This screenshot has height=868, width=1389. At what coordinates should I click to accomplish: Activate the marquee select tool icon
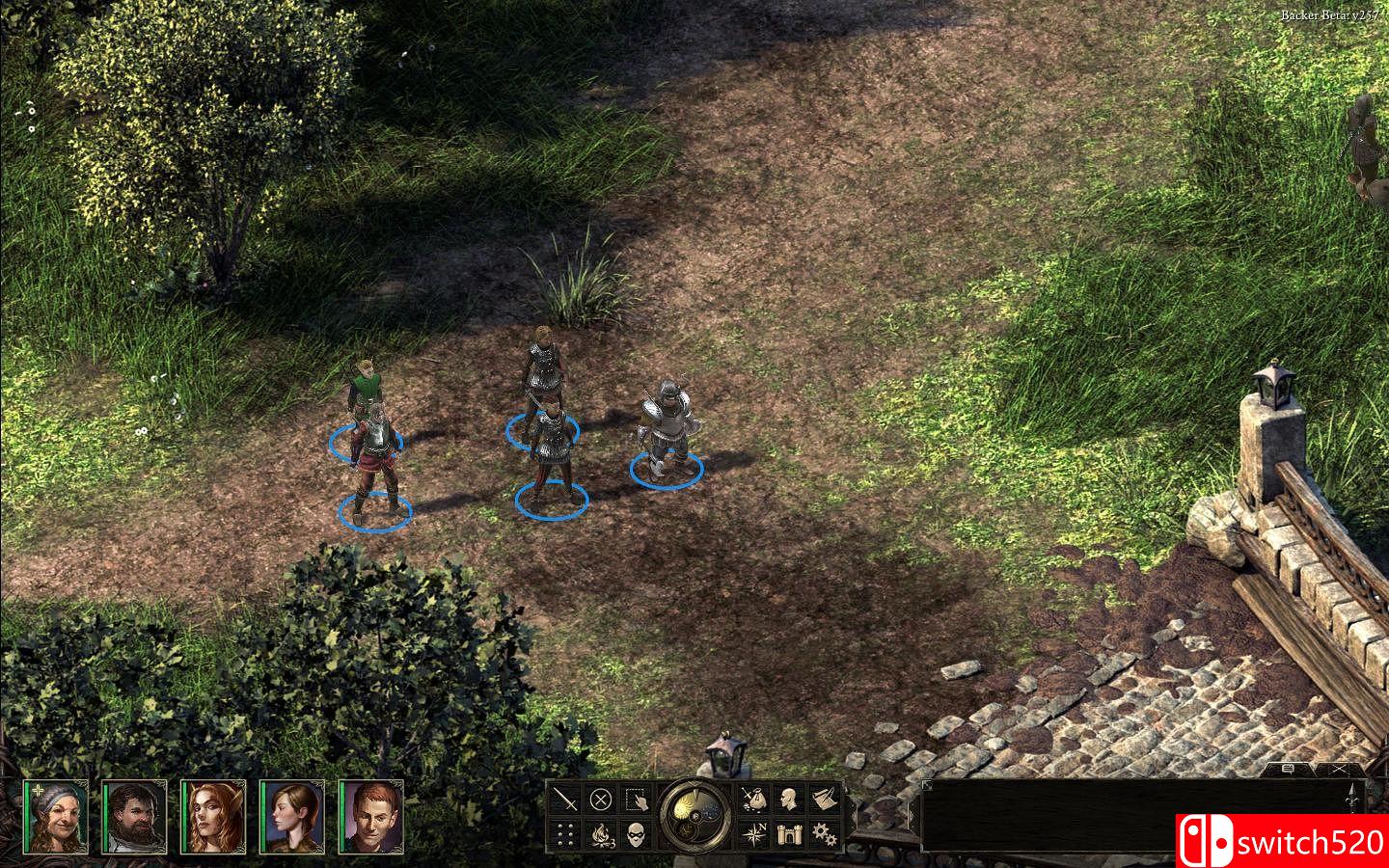point(639,800)
